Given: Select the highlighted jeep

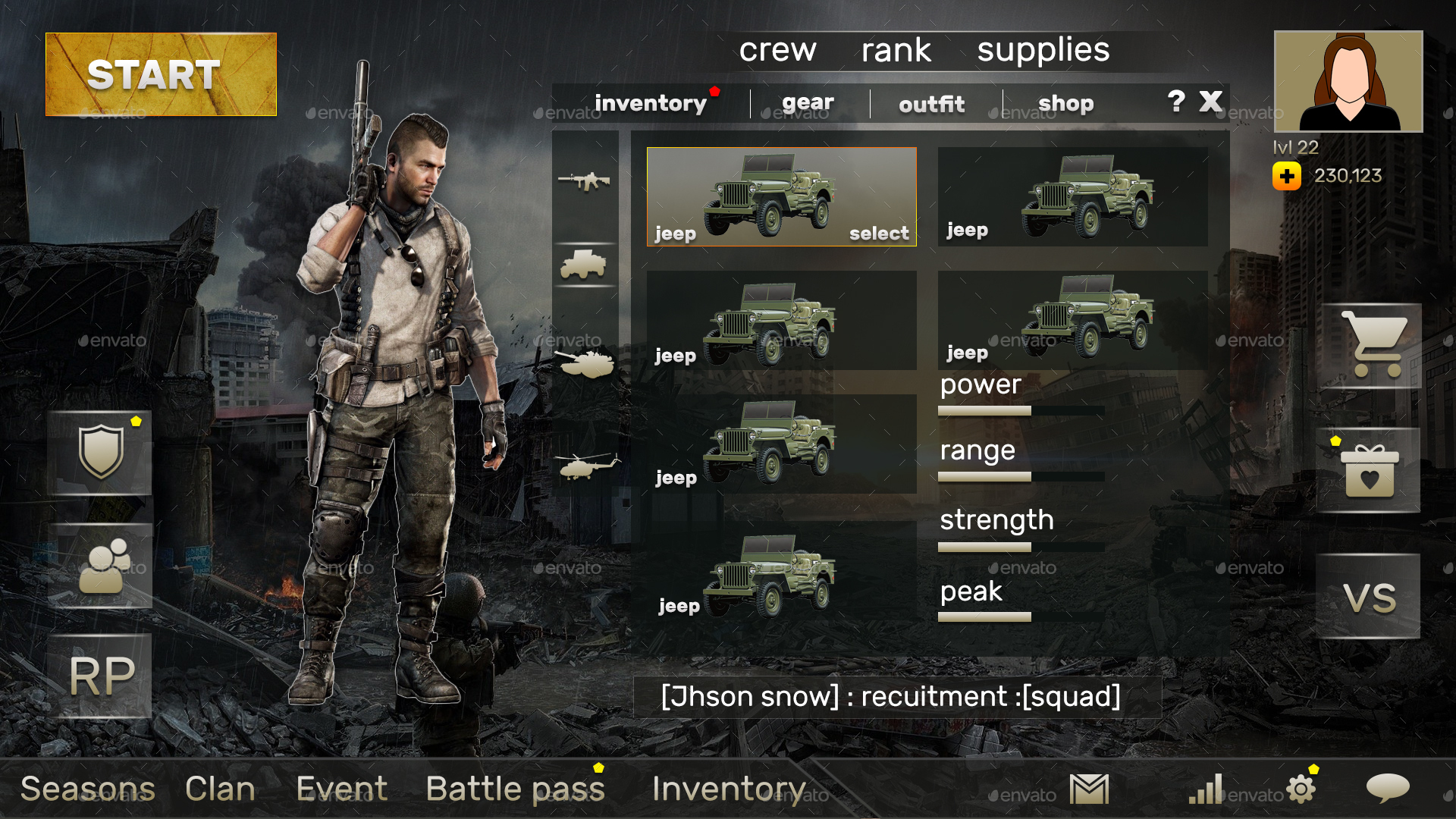Looking at the screenshot, I should 781,196.
